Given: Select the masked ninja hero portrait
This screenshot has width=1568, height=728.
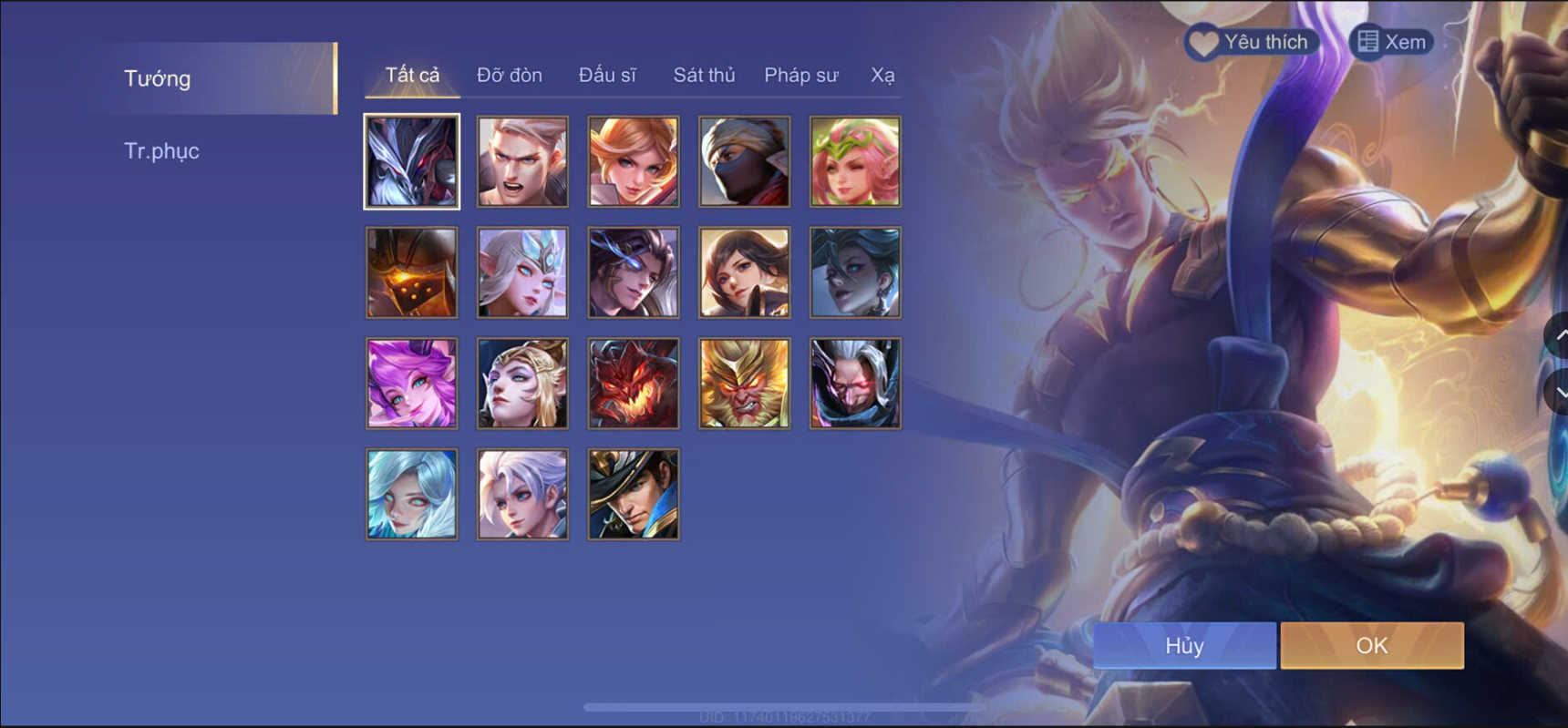Looking at the screenshot, I should pyautogui.click(x=744, y=161).
